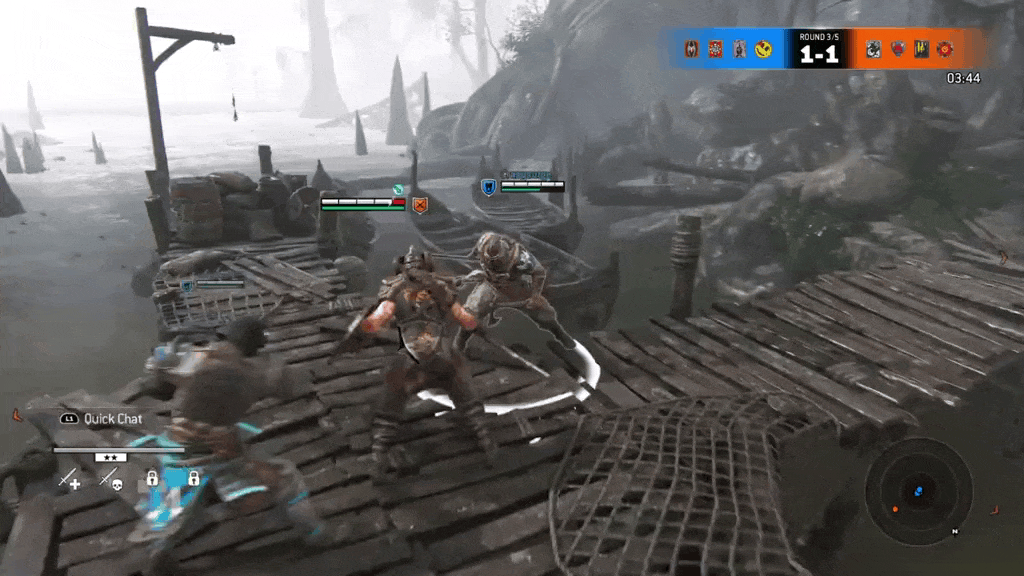1024x576 pixels.
Task: Select the red square emblem on blue team
Action: pos(715,48)
